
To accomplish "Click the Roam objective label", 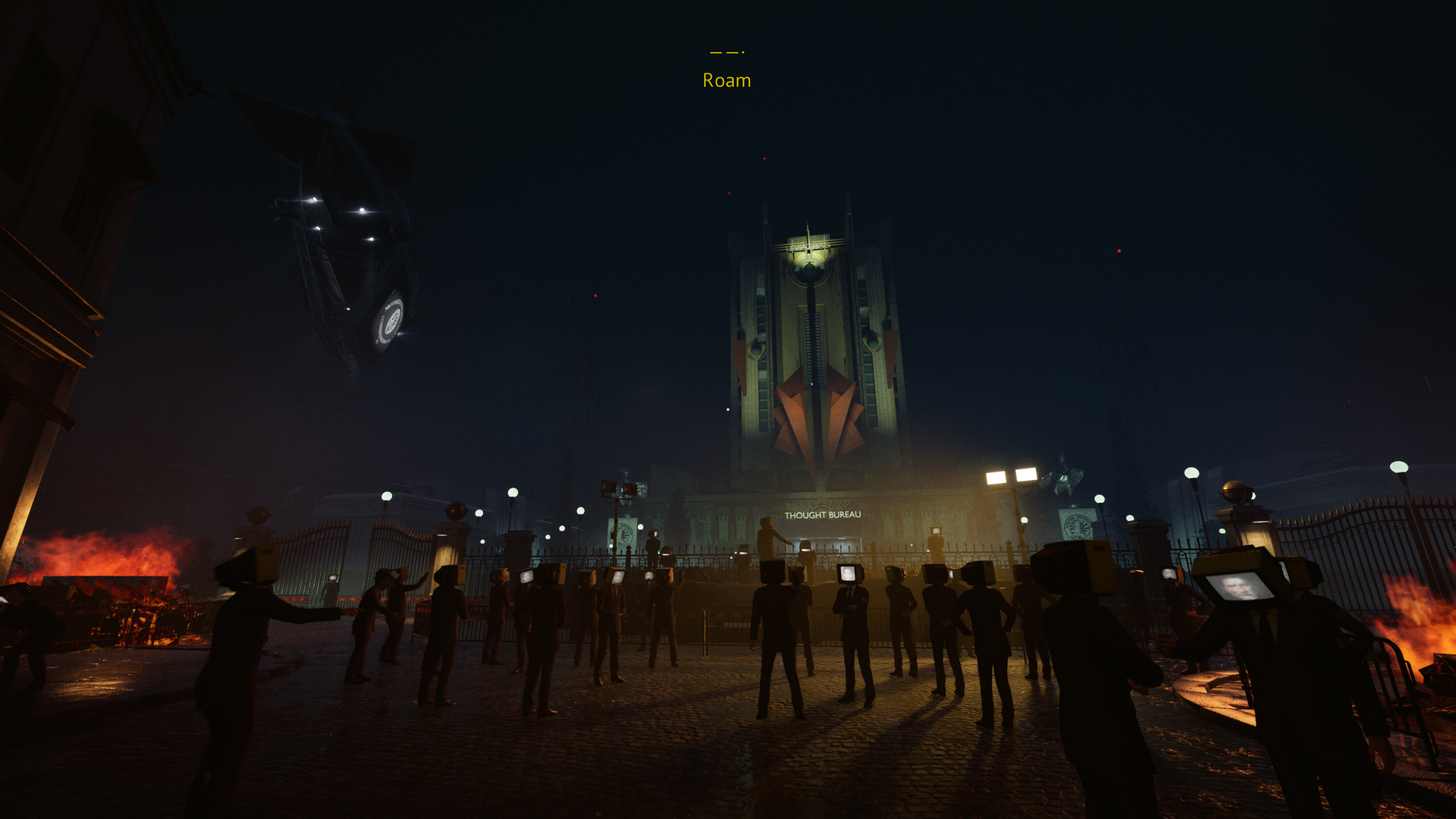I will pos(726,80).
